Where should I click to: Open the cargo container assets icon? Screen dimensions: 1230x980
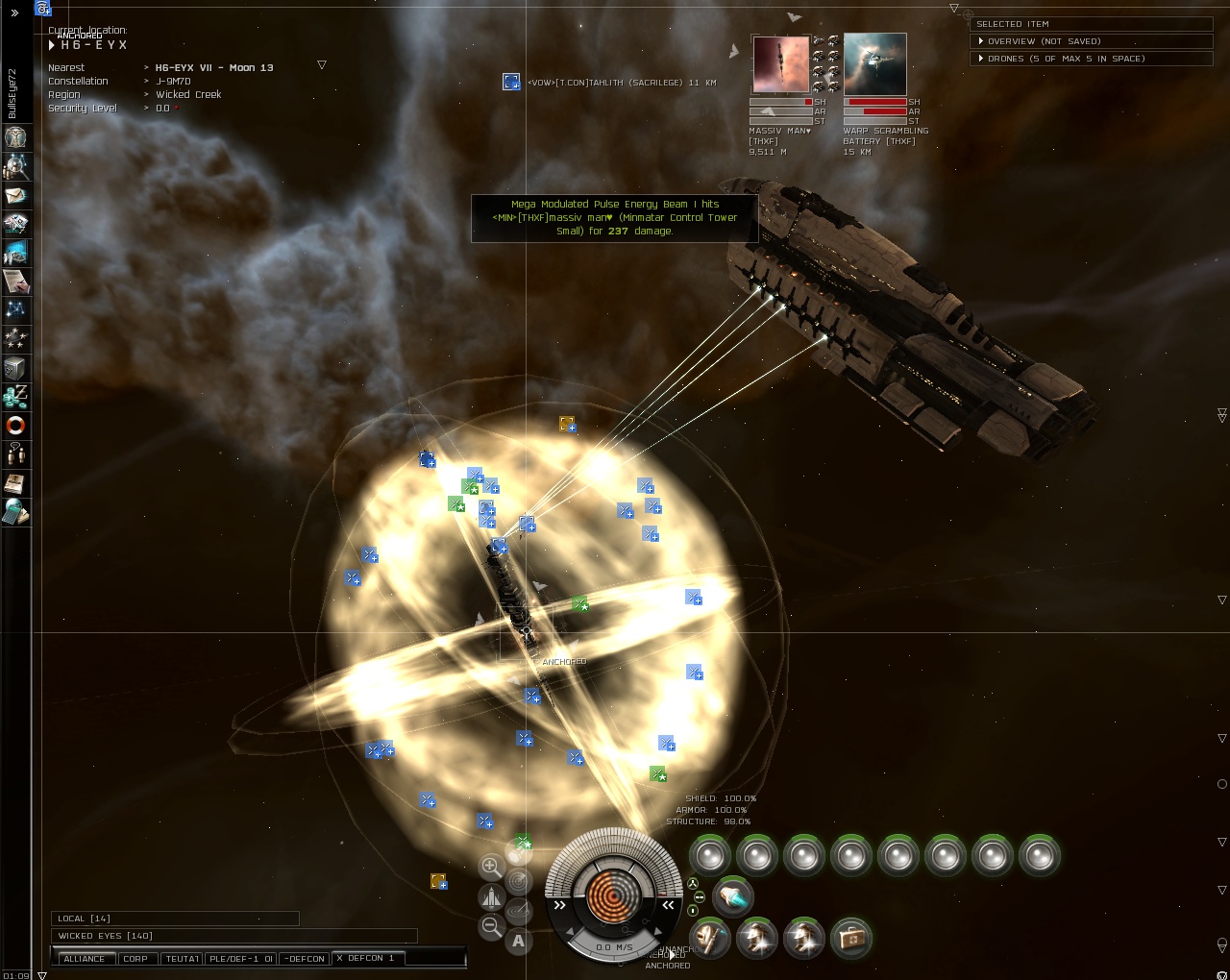[15, 368]
